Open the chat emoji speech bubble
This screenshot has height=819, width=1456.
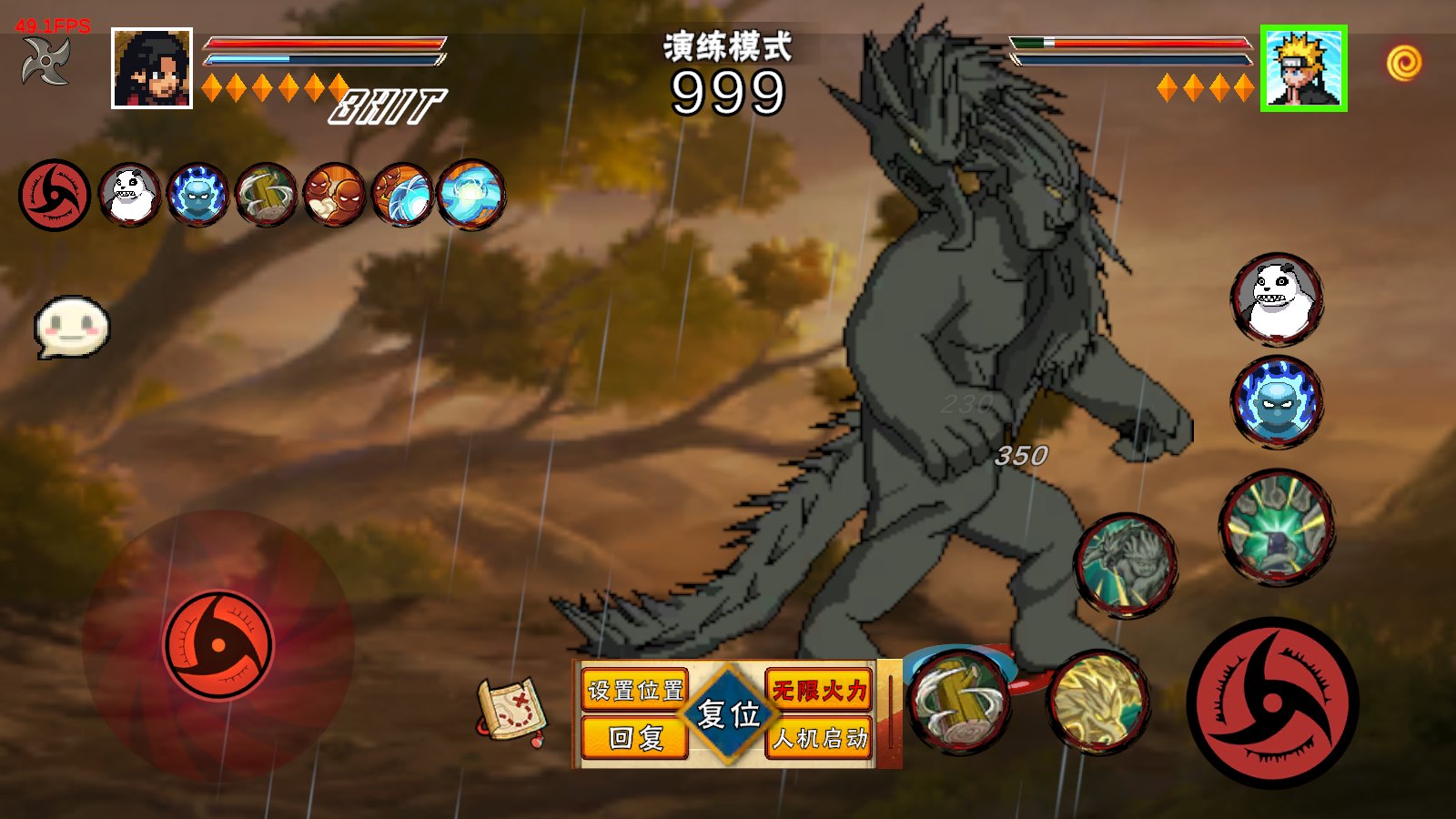71,326
